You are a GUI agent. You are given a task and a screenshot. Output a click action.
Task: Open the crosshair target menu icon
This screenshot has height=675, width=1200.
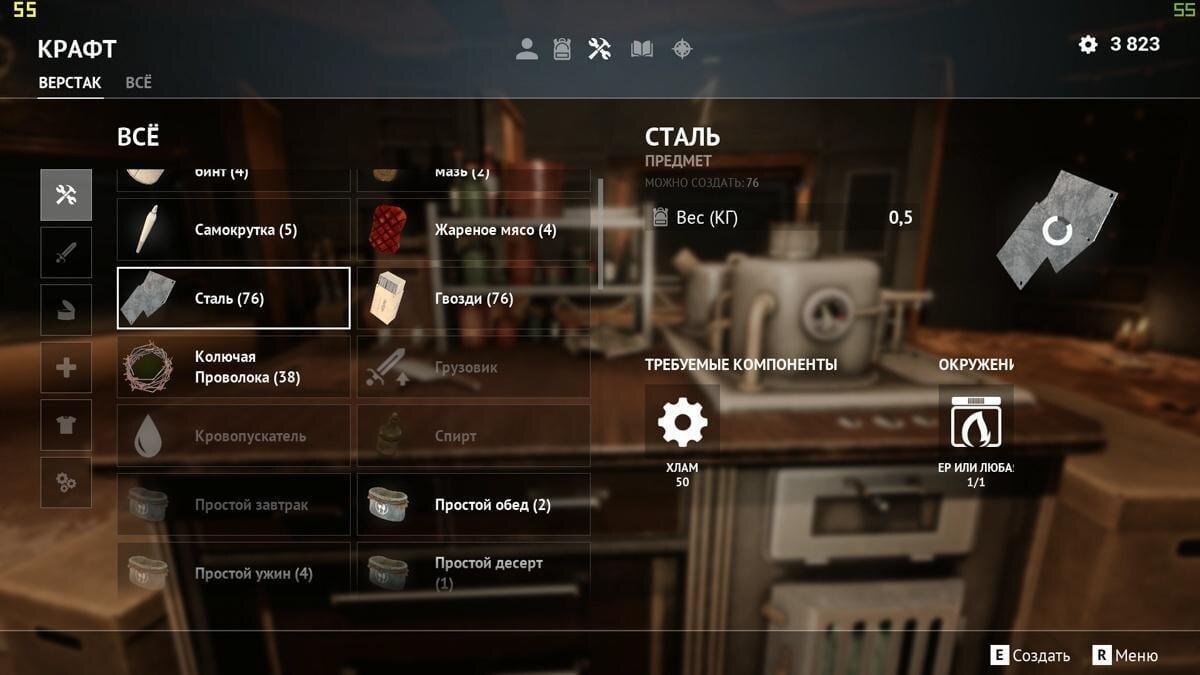coord(682,48)
